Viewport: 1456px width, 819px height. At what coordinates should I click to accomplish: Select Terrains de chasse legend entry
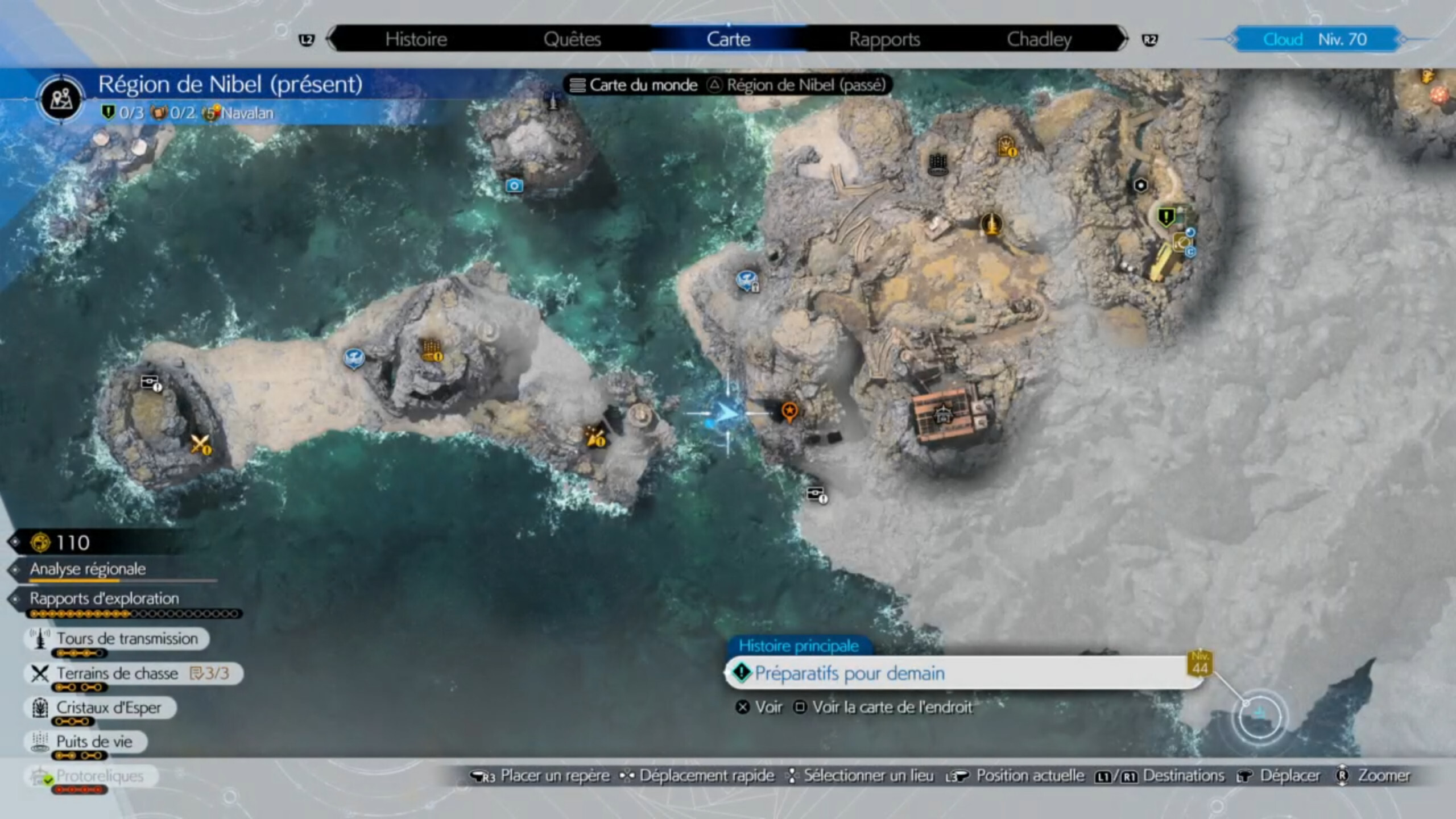pos(117,673)
